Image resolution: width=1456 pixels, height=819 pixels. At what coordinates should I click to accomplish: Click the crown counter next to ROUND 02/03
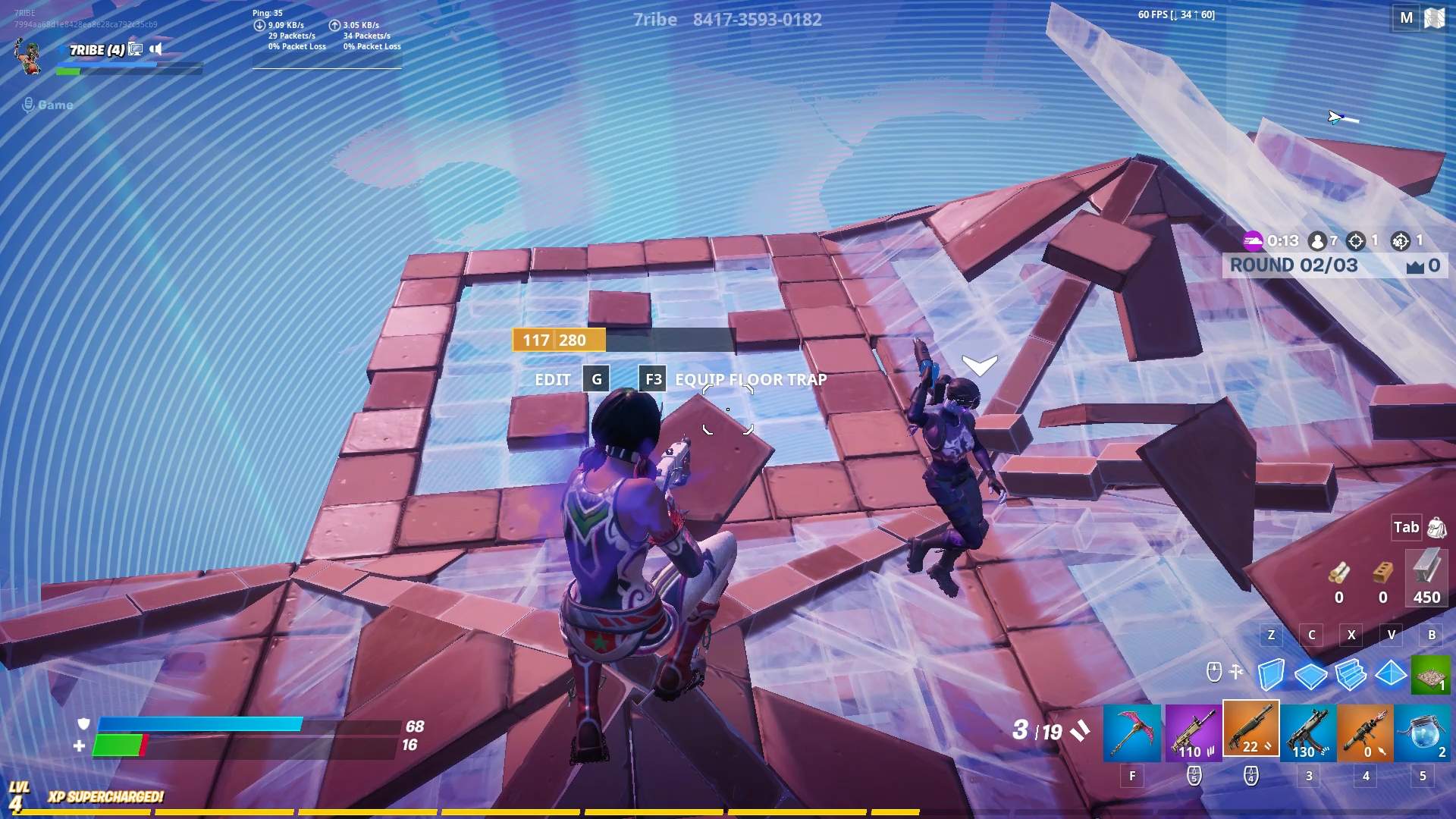[1419, 265]
